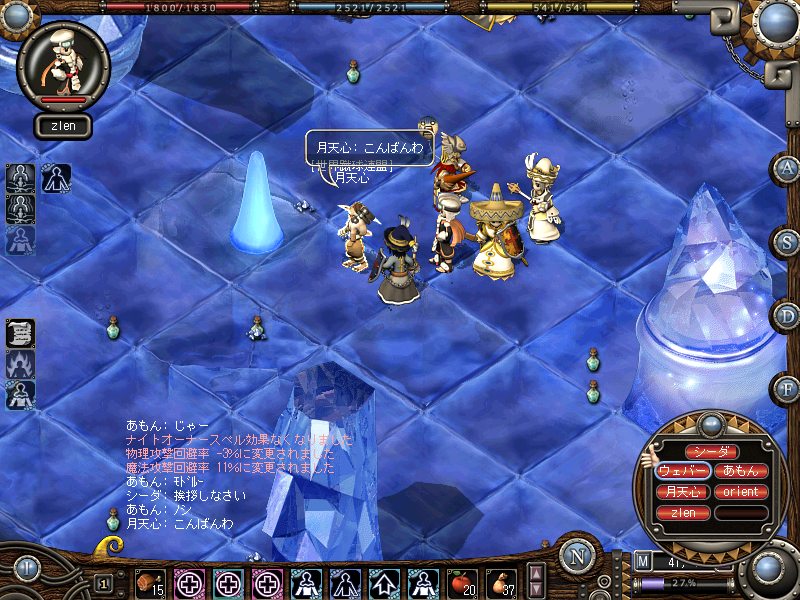Use the meat item with 15 count

coord(150,582)
